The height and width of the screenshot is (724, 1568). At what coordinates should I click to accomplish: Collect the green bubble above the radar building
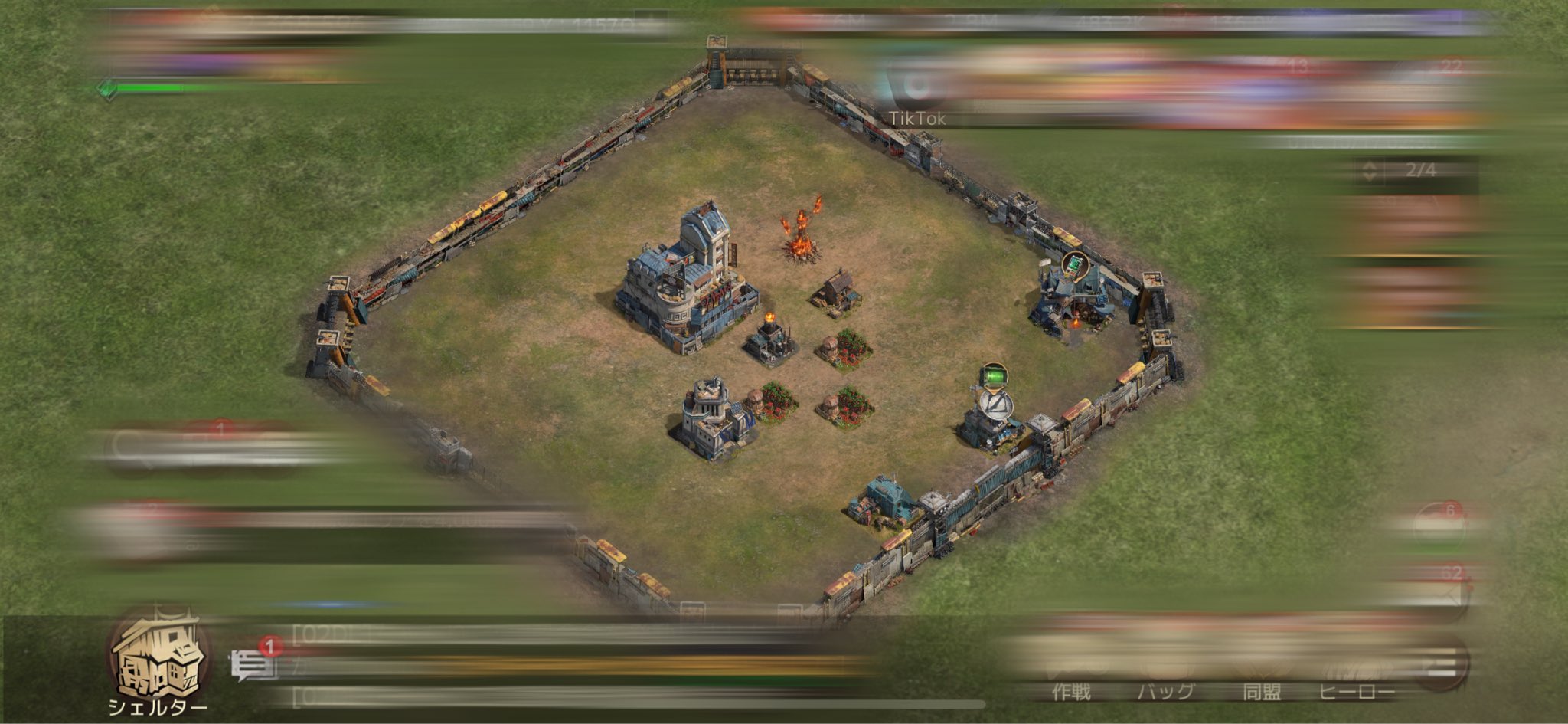click(993, 377)
